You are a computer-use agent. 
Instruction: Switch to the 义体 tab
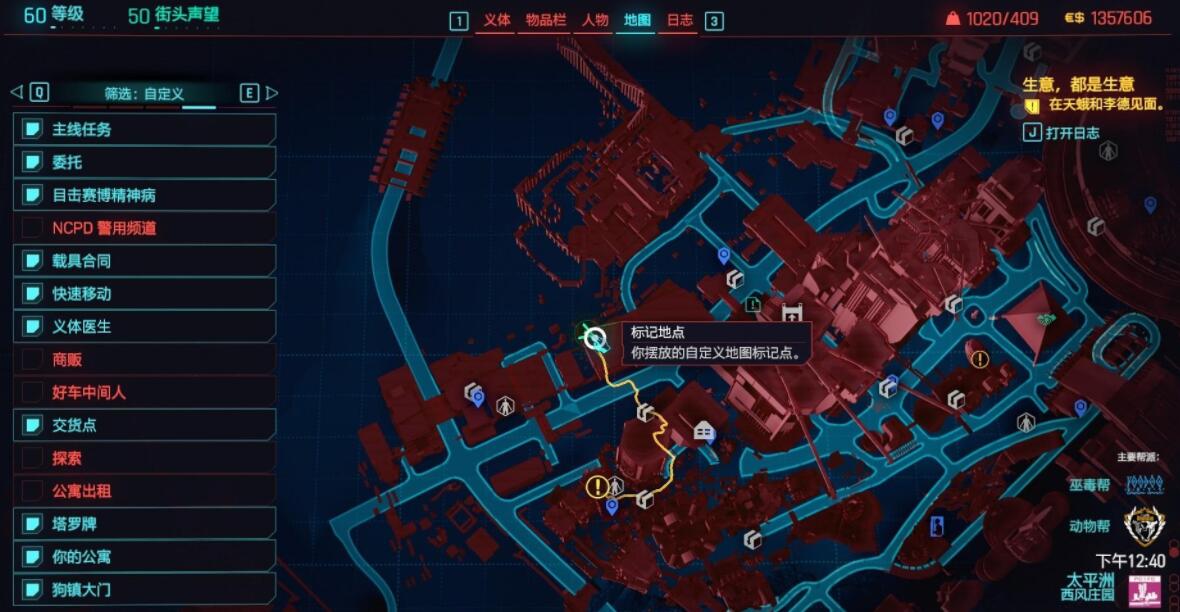point(496,20)
